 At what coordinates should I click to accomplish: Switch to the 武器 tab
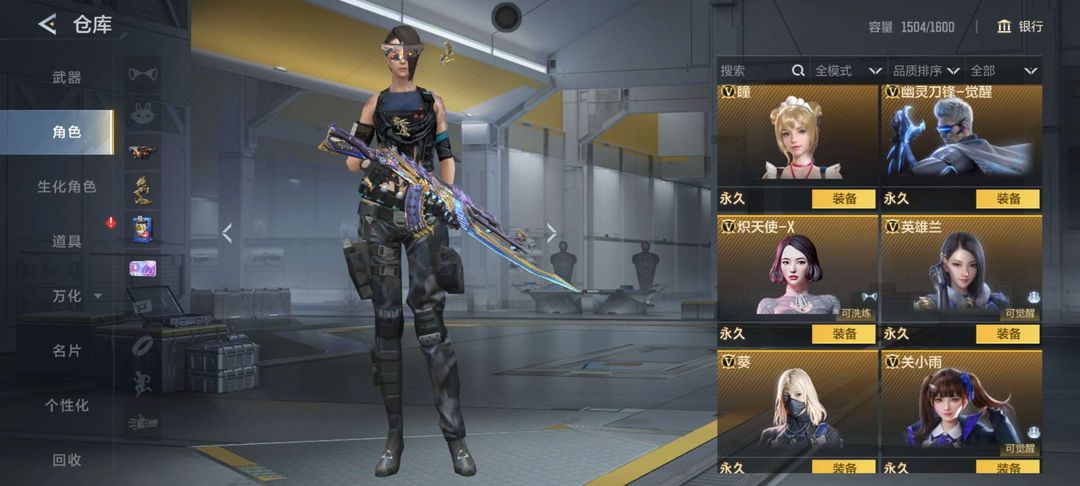pos(67,77)
